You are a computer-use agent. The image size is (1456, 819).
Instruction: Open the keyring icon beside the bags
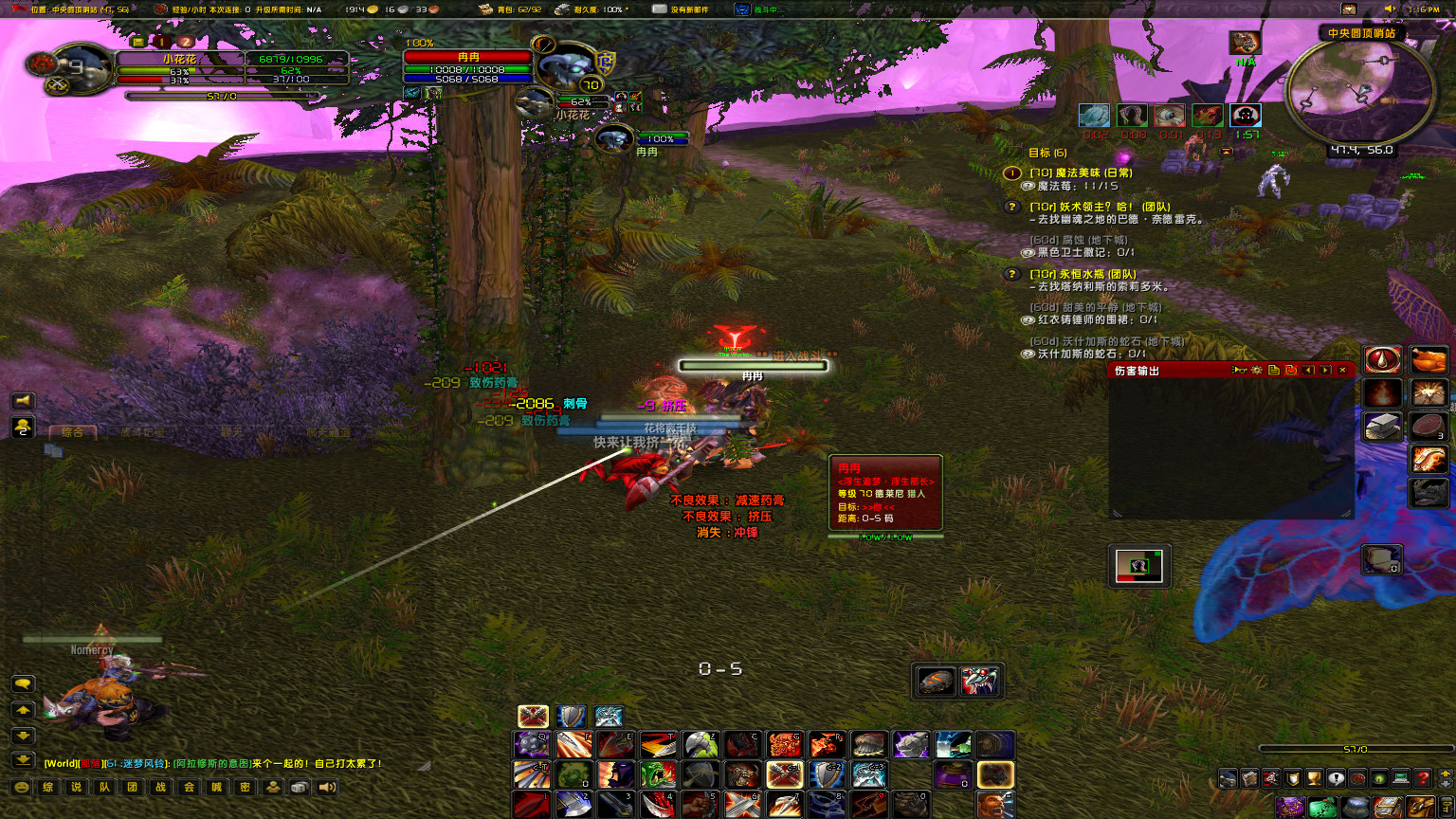pyautogui.click(x=1448, y=806)
